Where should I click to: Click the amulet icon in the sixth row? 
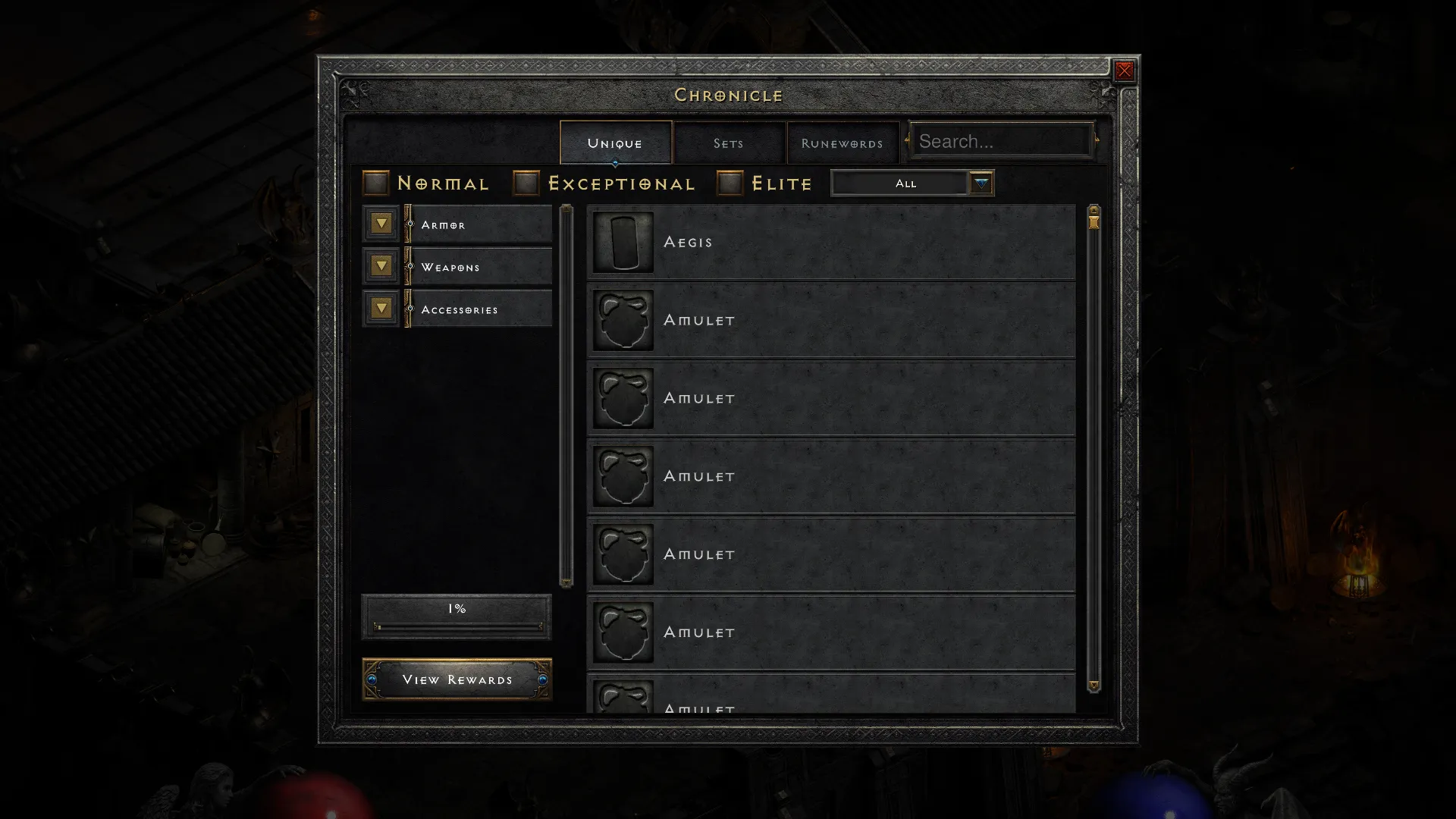[623, 631]
